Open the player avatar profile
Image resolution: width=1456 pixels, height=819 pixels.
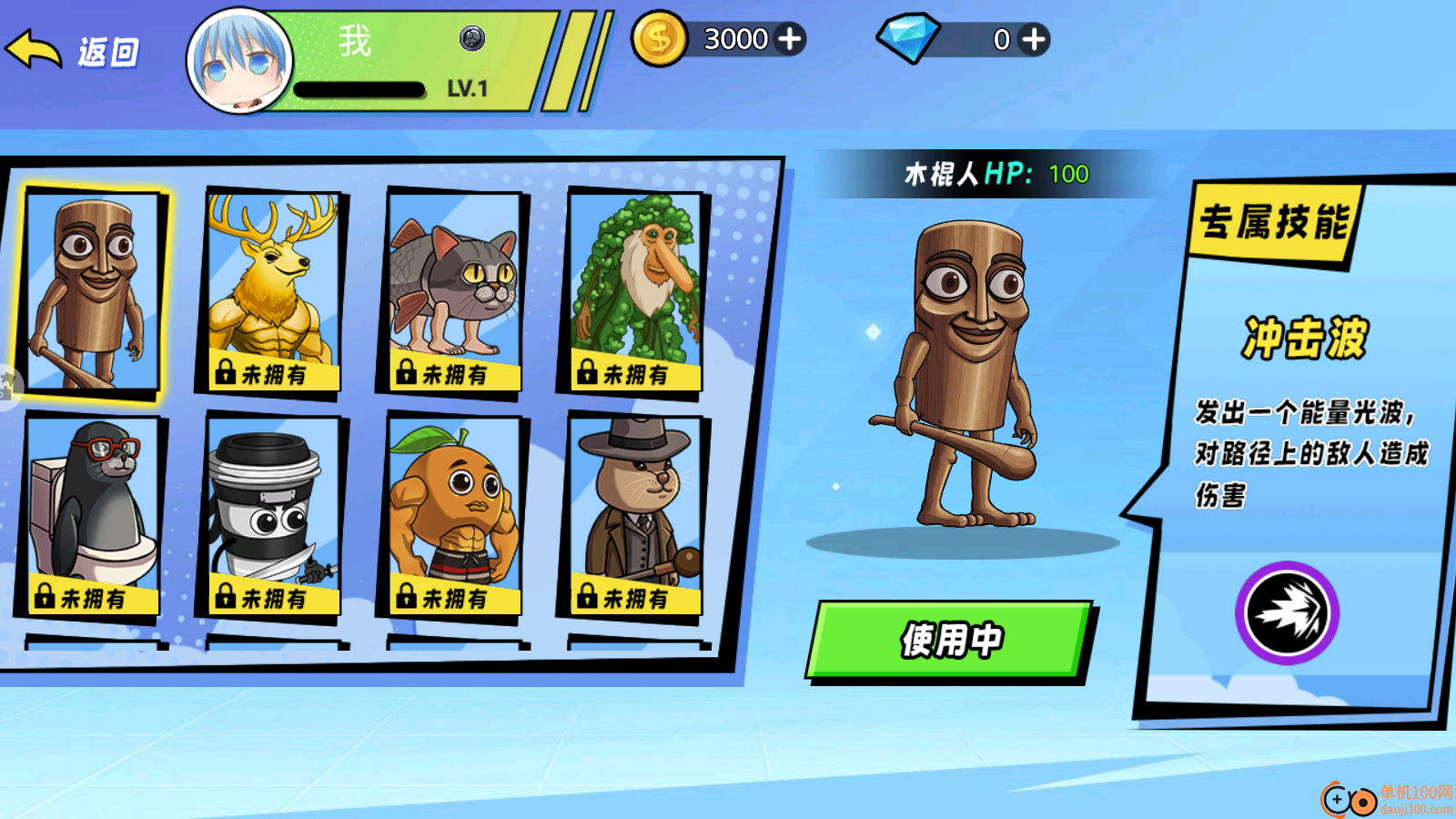point(239,61)
